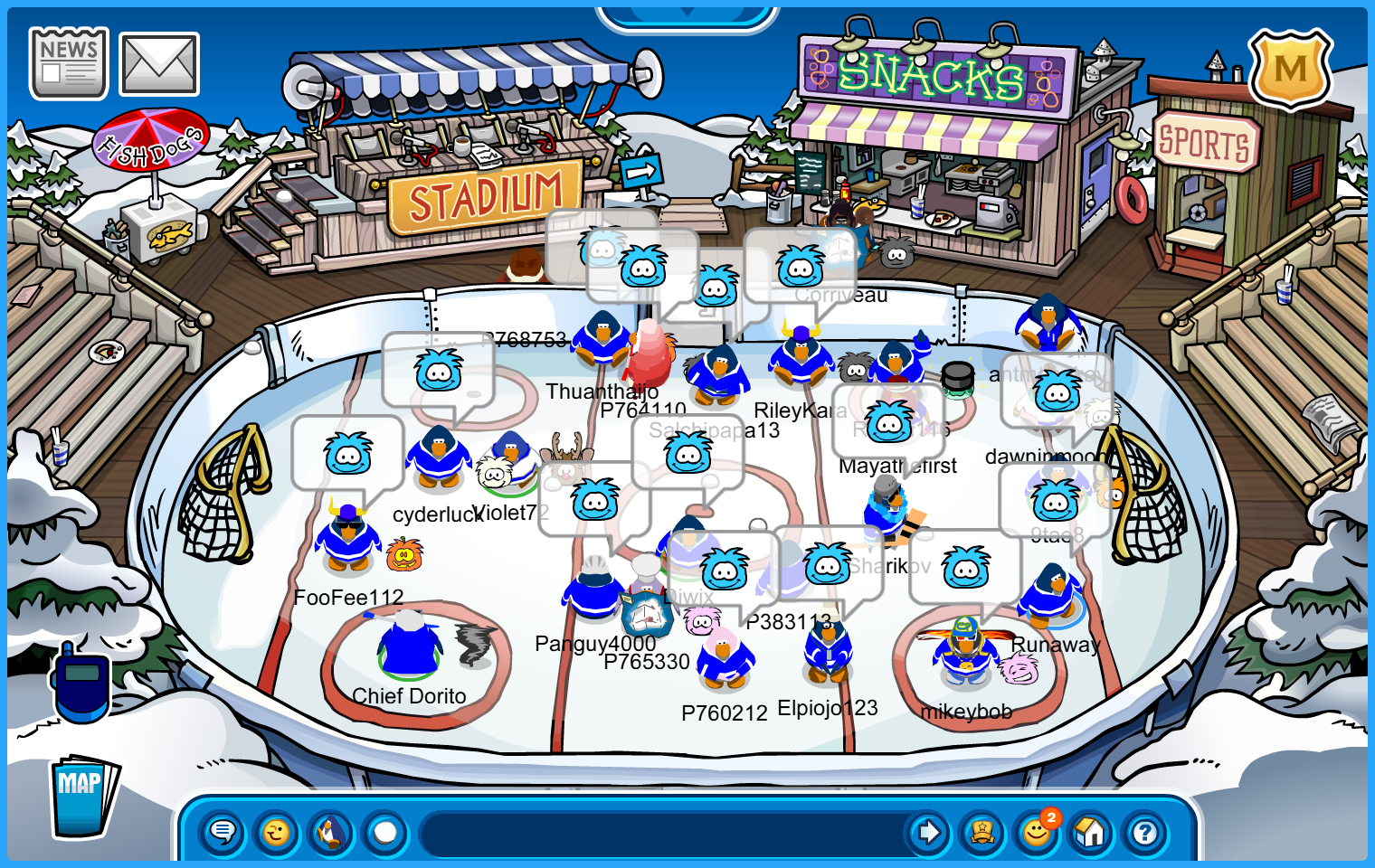The image size is (1375, 868).
Task: Open the speech bubble chat menu
Action: [x=223, y=832]
